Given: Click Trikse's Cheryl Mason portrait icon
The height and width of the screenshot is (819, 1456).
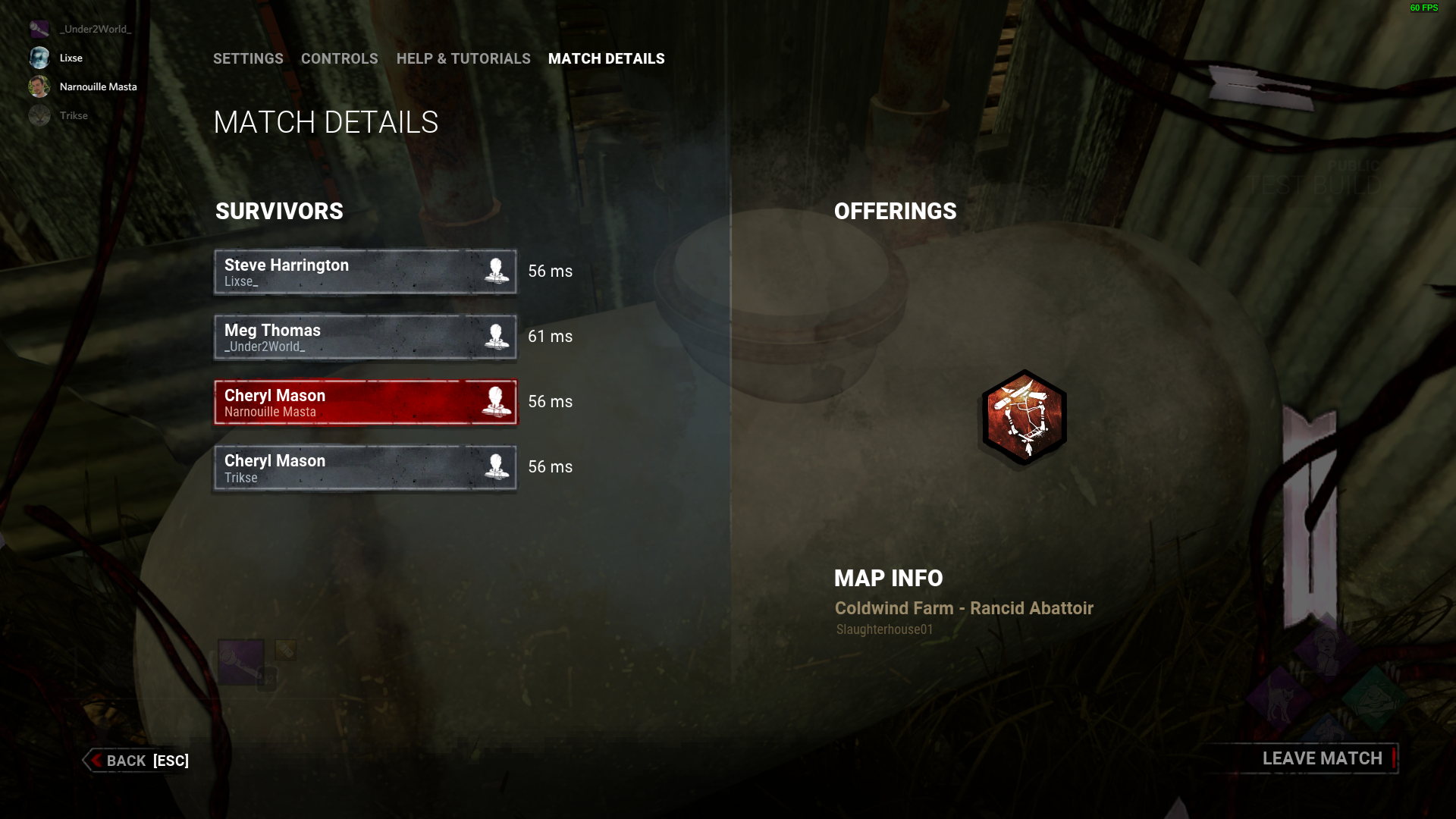Looking at the screenshot, I should pyautogui.click(x=497, y=467).
